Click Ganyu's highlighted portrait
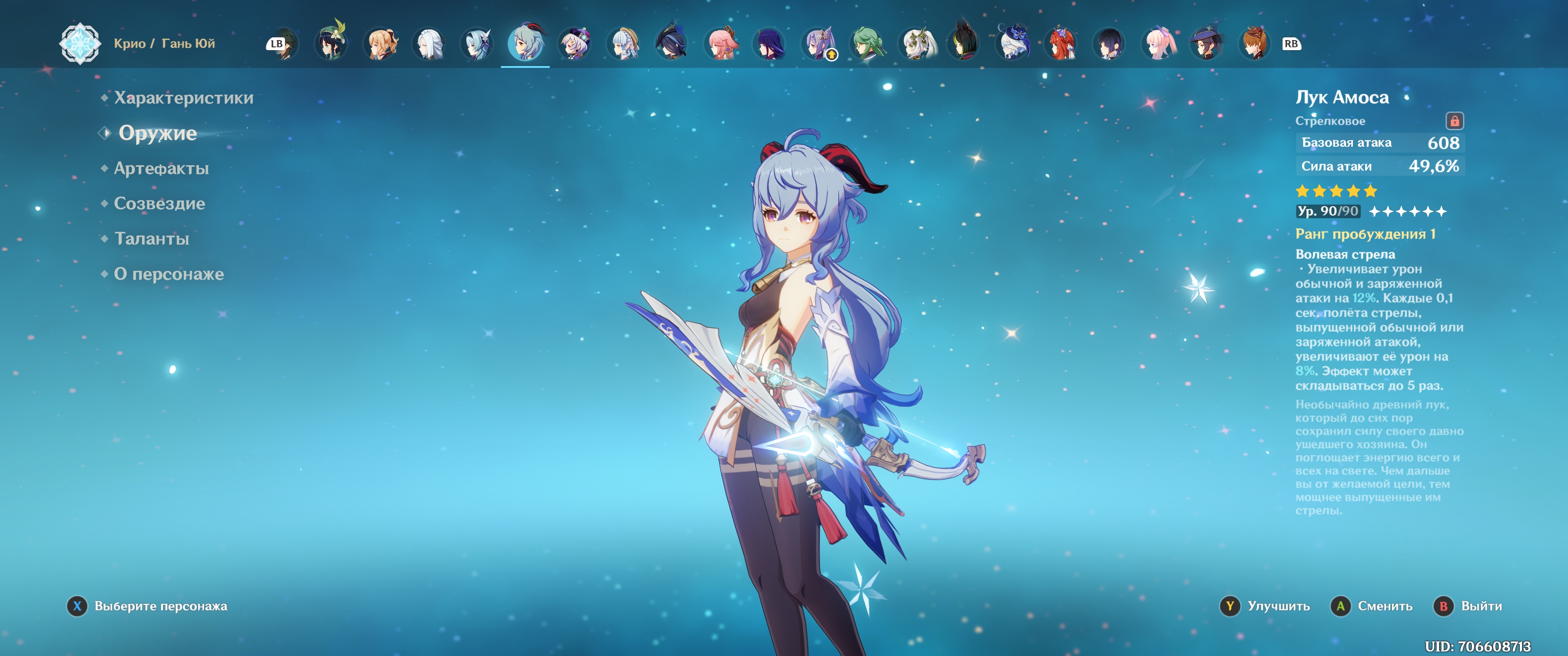1568x656 pixels. 525,43
